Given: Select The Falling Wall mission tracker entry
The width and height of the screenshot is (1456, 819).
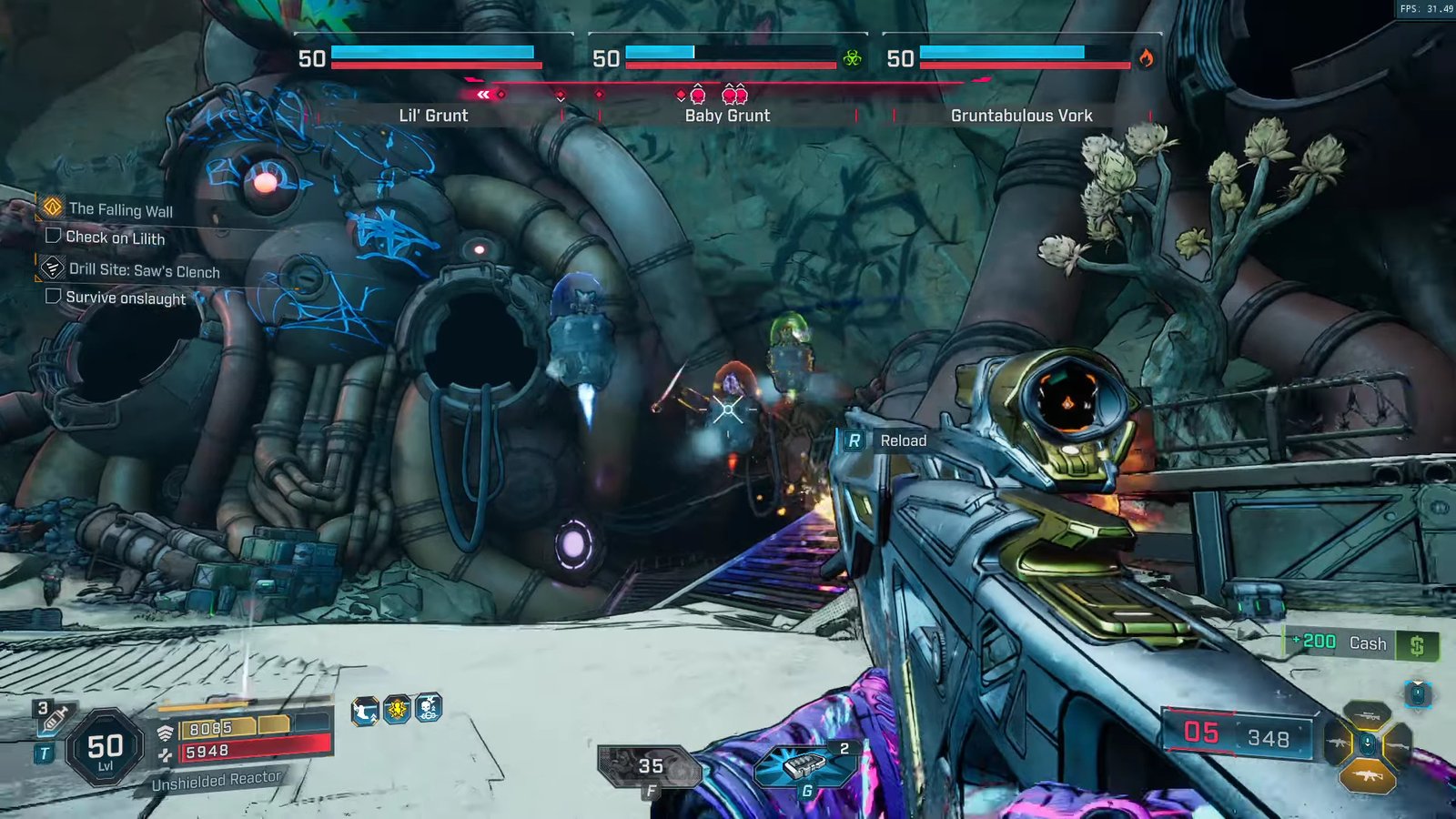Looking at the screenshot, I should 120,210.
